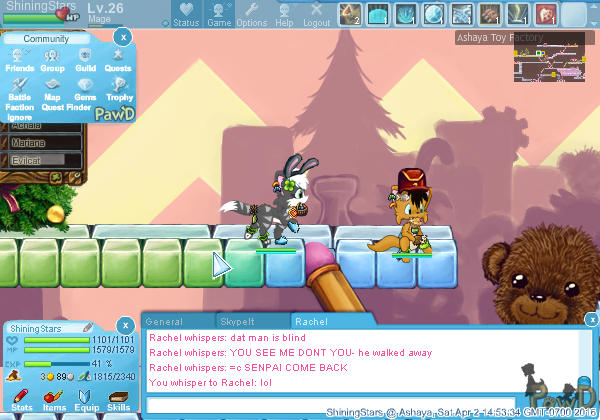Open the Items inventory
600x420 pixels.
pyautogui.click(x=54, y=400)
